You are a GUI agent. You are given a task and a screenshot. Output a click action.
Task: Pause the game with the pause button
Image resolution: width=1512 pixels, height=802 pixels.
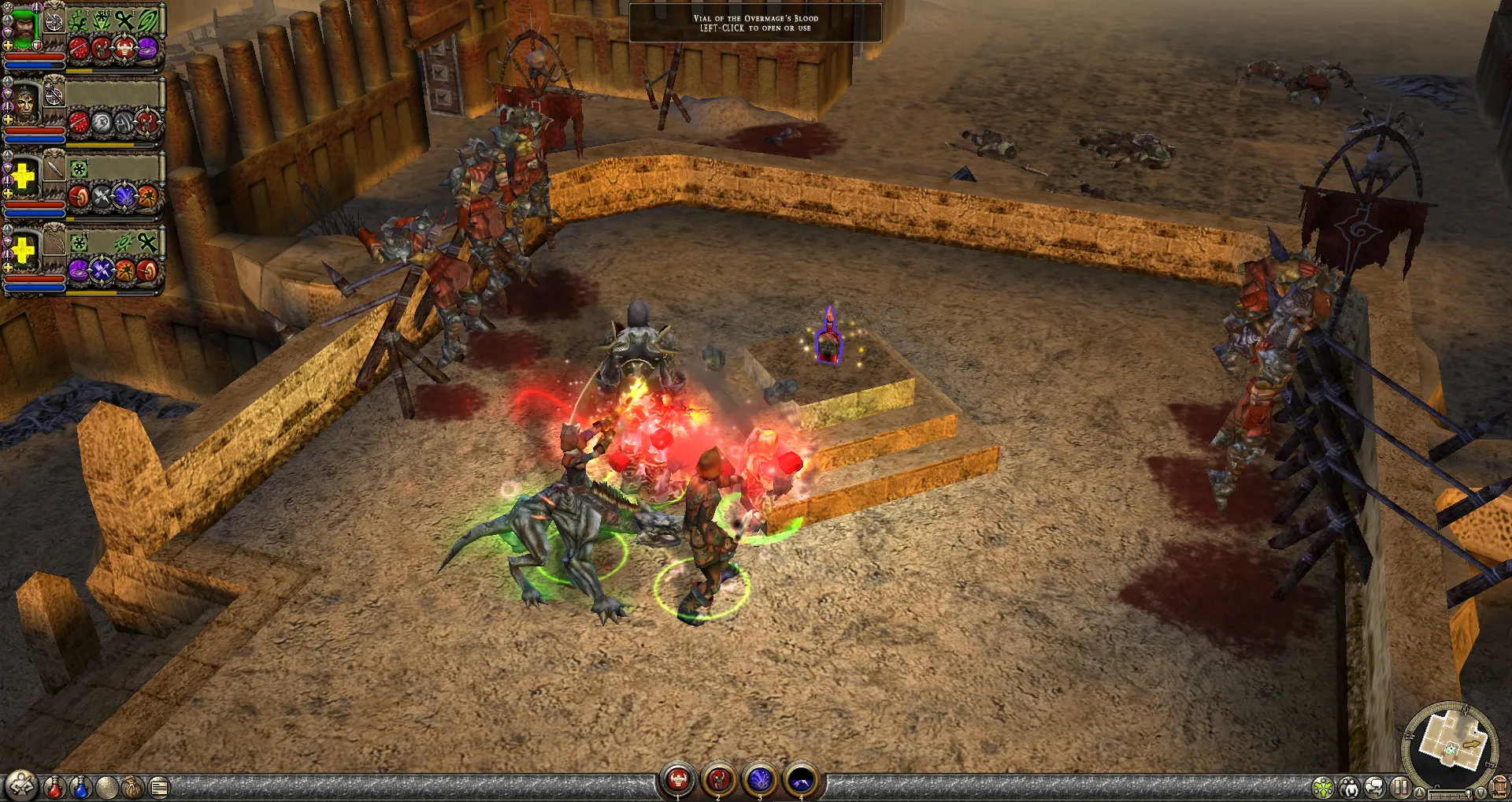click(1400, 786)
